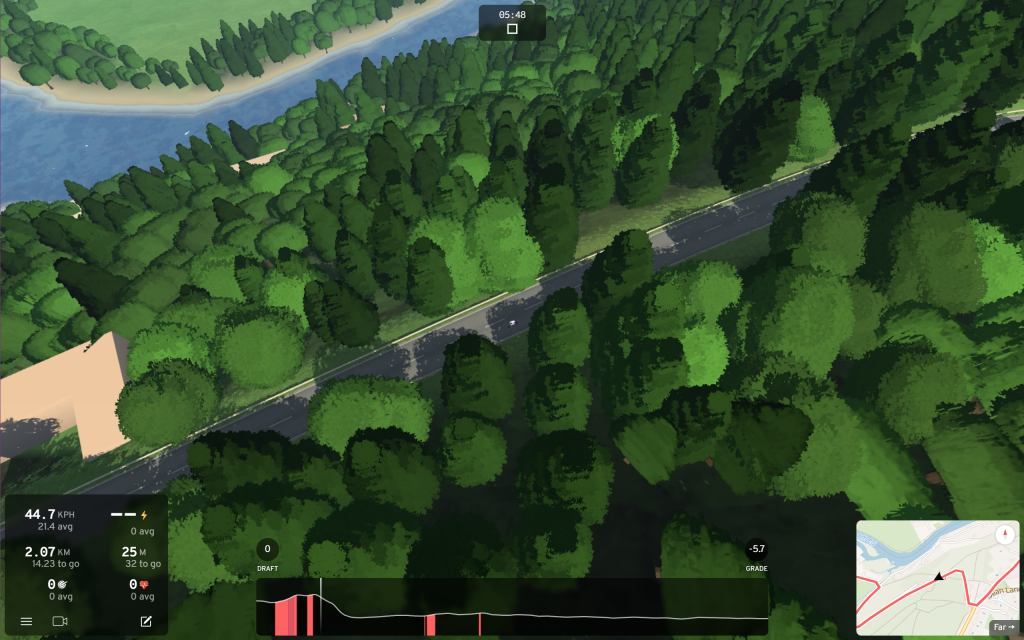This screenshot has width=1024, height=640.
Task: Click the video camera icon
Action: pos(60,622)
